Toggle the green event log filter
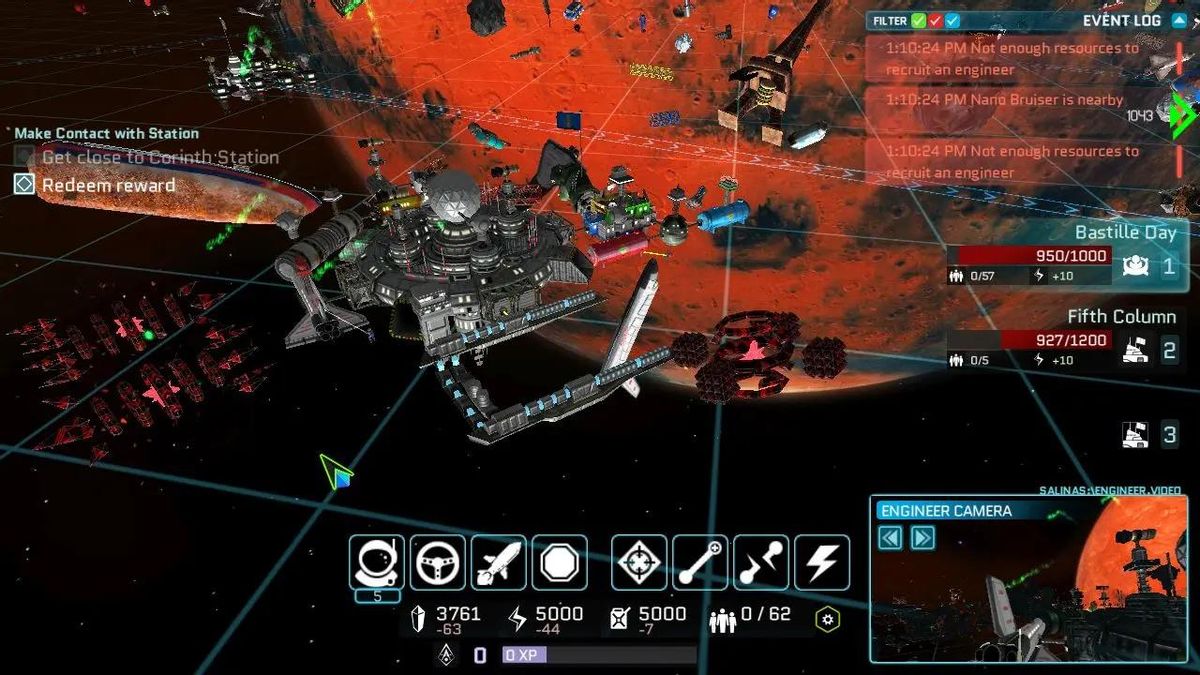 (918, 20)
